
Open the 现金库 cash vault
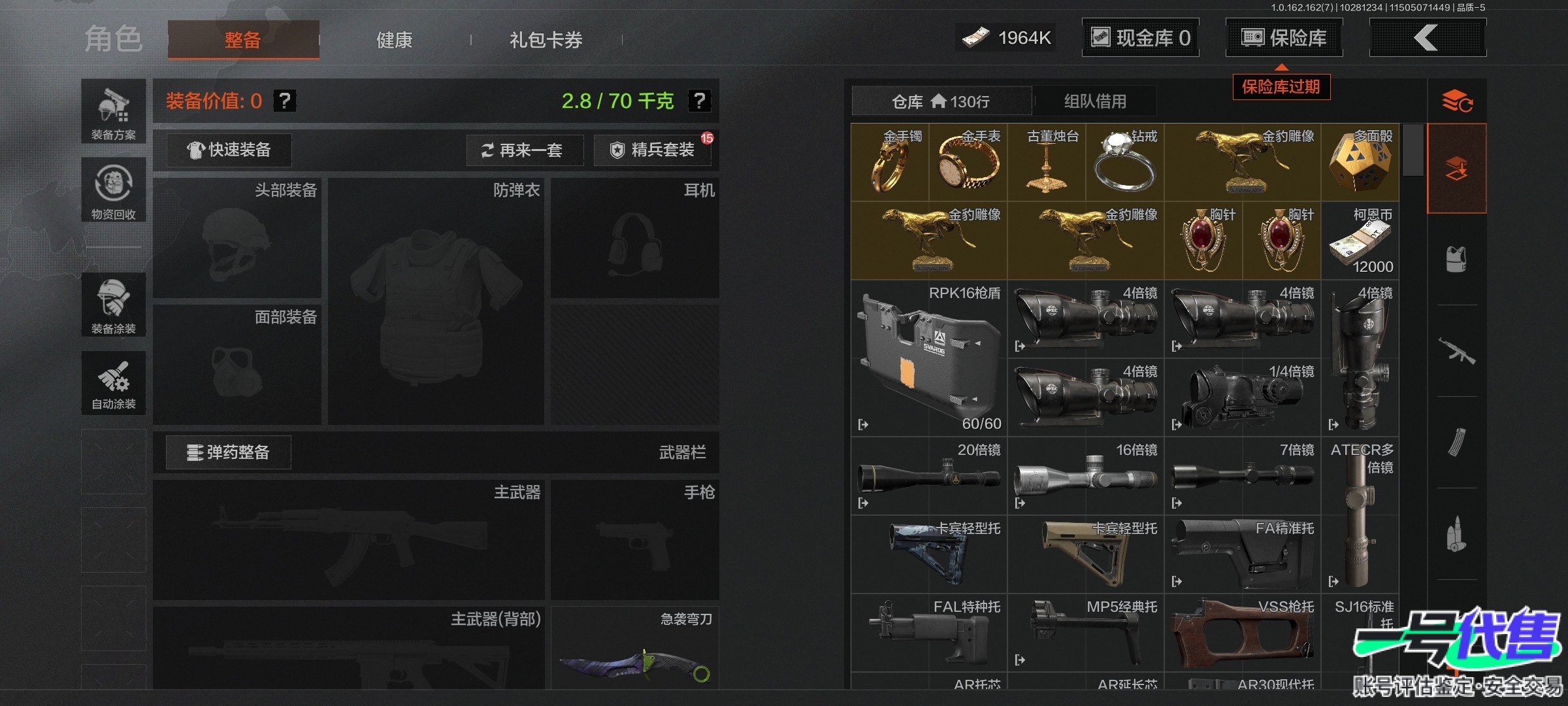tap(1140, 38)
